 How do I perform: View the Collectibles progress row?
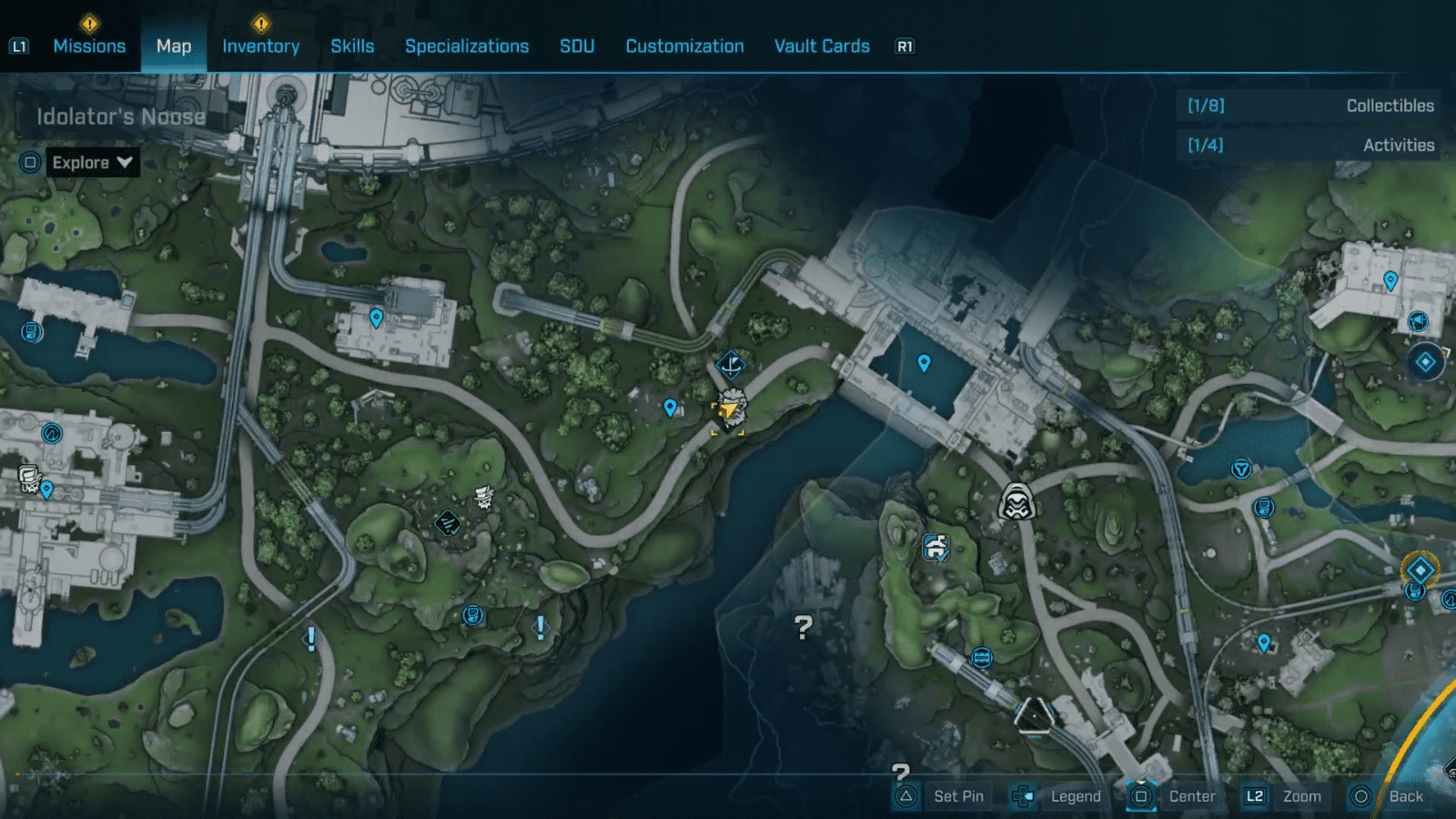point(1310,106)
